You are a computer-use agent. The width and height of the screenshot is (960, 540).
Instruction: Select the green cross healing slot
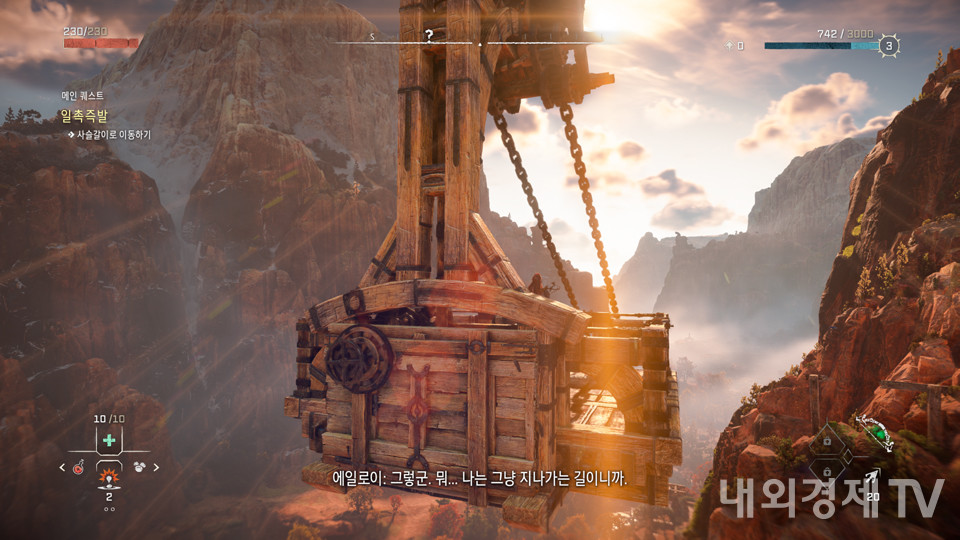pos(108,440)
